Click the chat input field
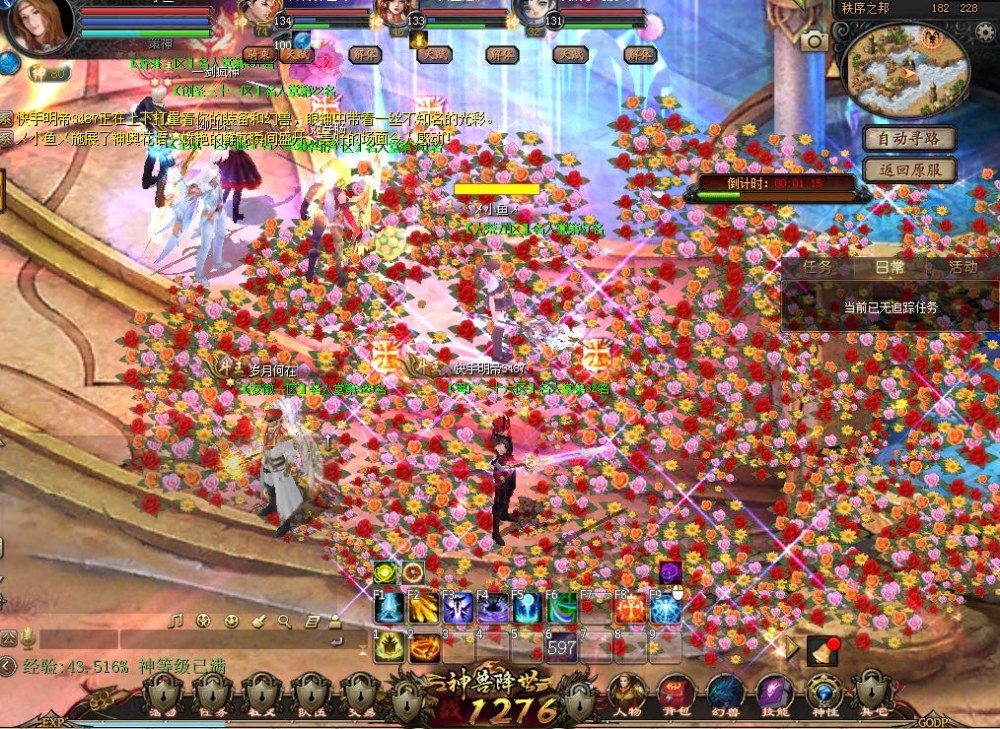Viewport: 1000px width, 729px height. click(180, 640)
